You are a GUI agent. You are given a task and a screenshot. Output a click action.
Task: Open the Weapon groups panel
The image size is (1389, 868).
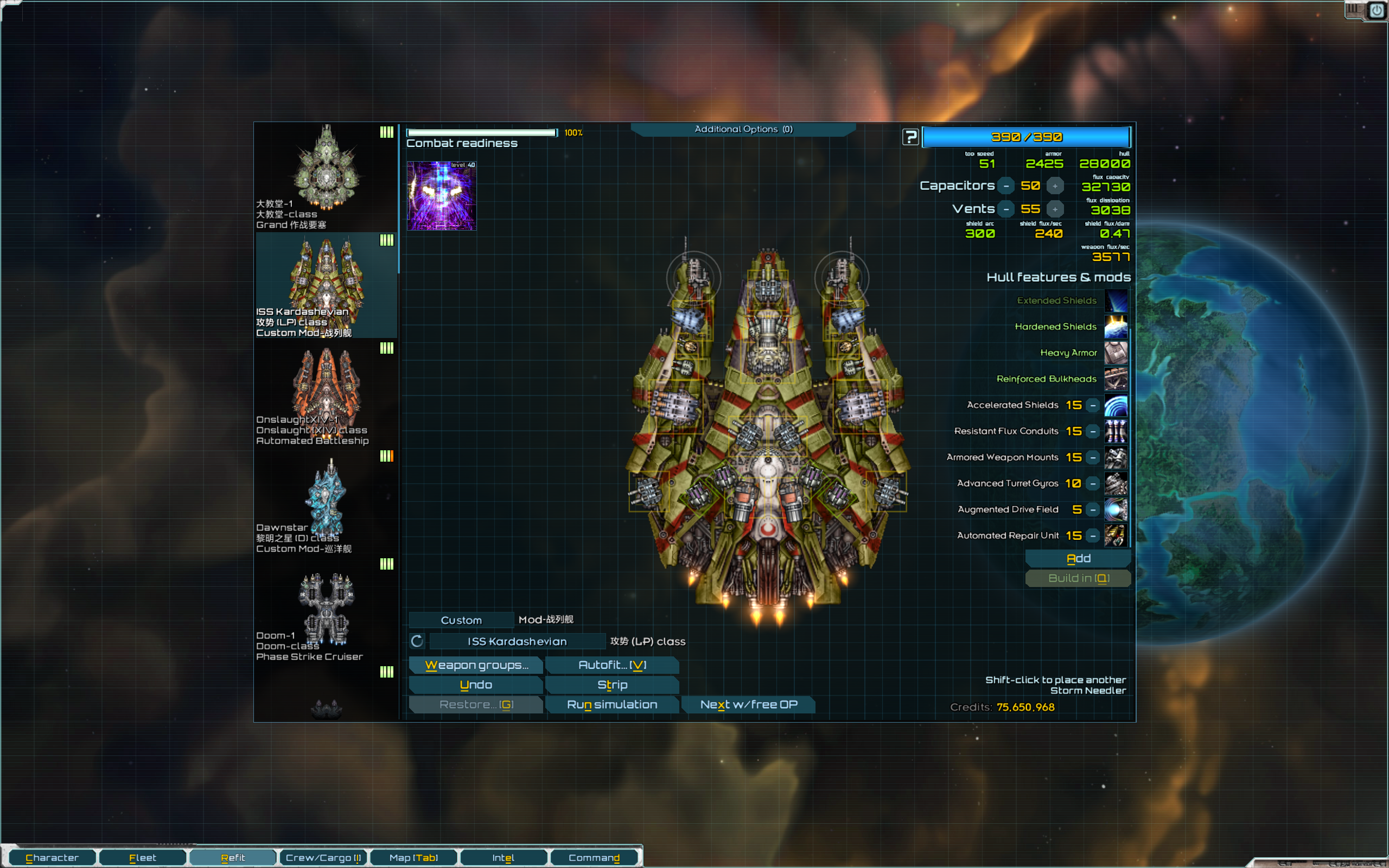(475, 665)
